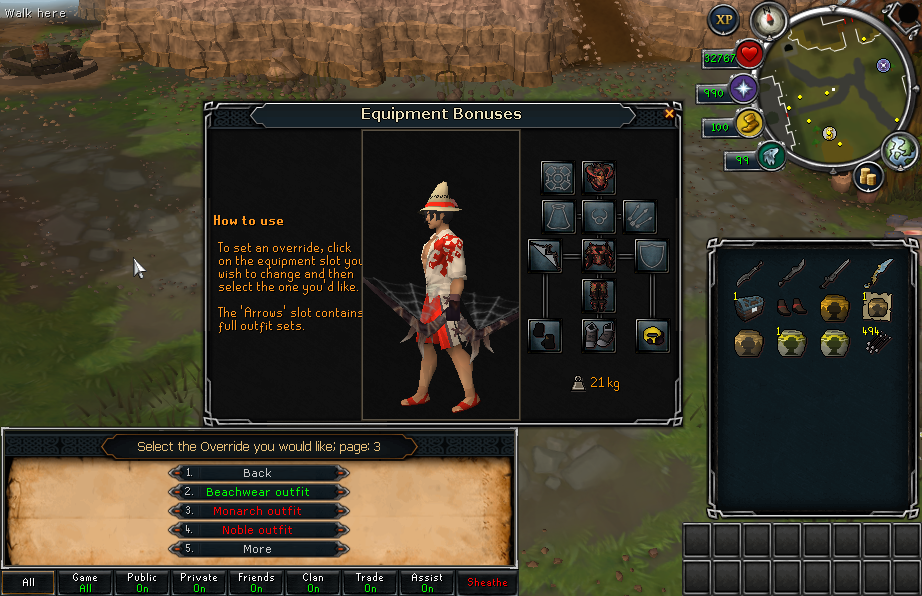
Task: Choose the bow weapon slot
Action: [x=545, y=256]
